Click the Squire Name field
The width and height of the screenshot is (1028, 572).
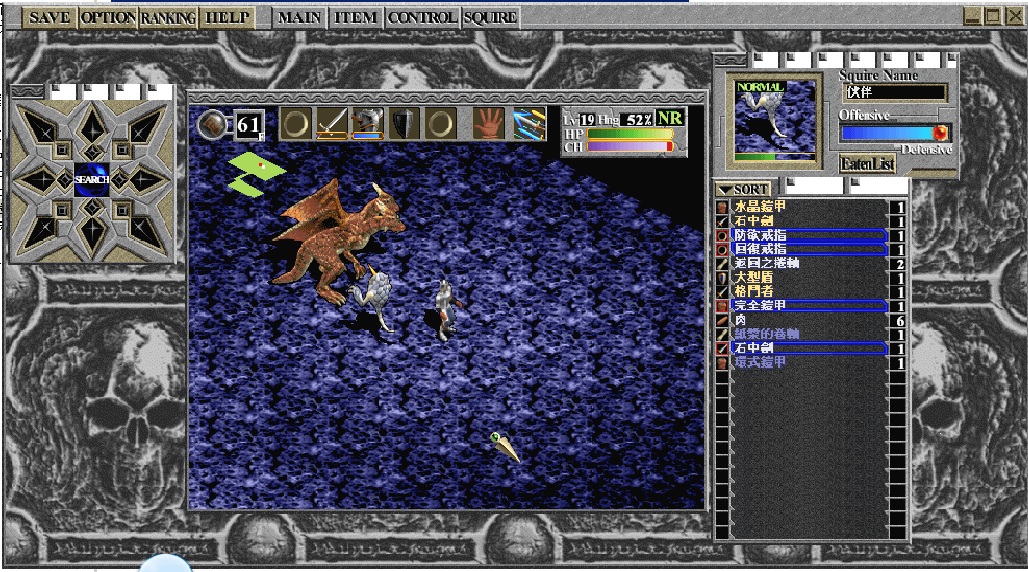895,93
